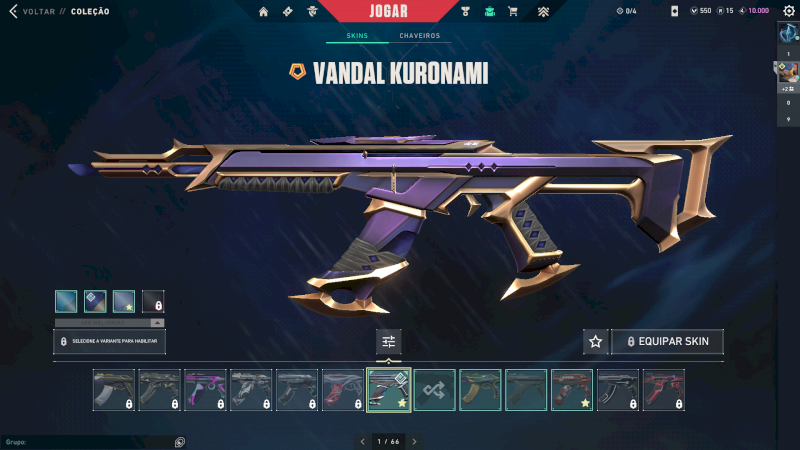
Task: Open the filter sliders button
Action: tap(389, 342)
